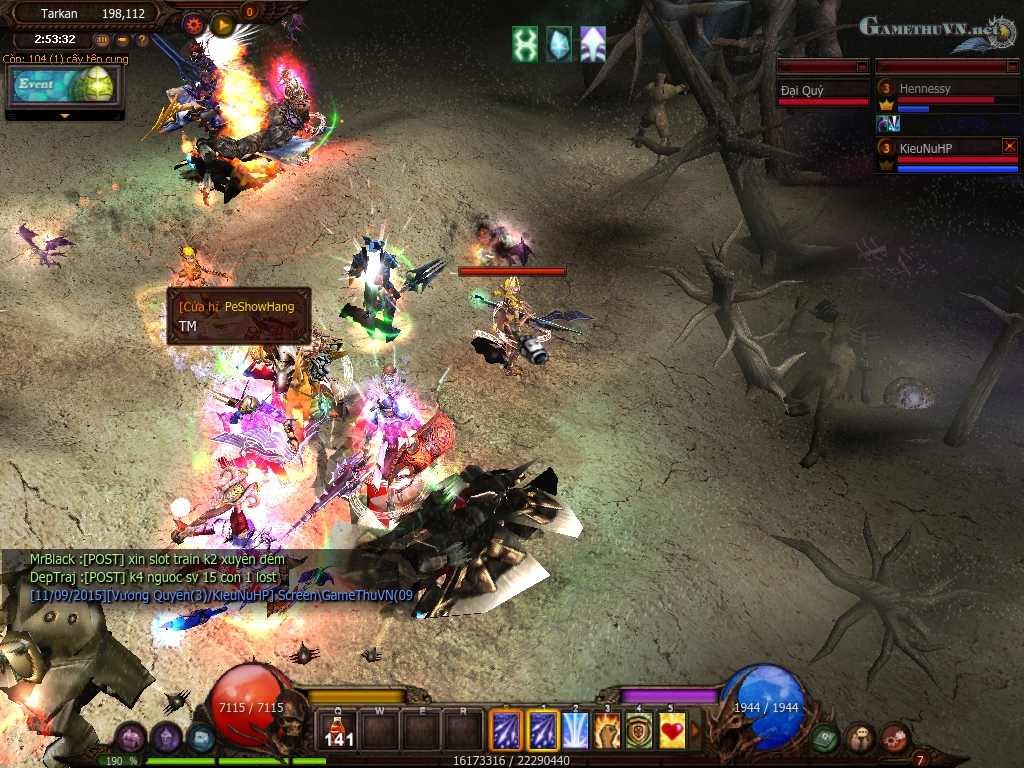Open the green icon menu beside the mana orb

click(824, 738)
